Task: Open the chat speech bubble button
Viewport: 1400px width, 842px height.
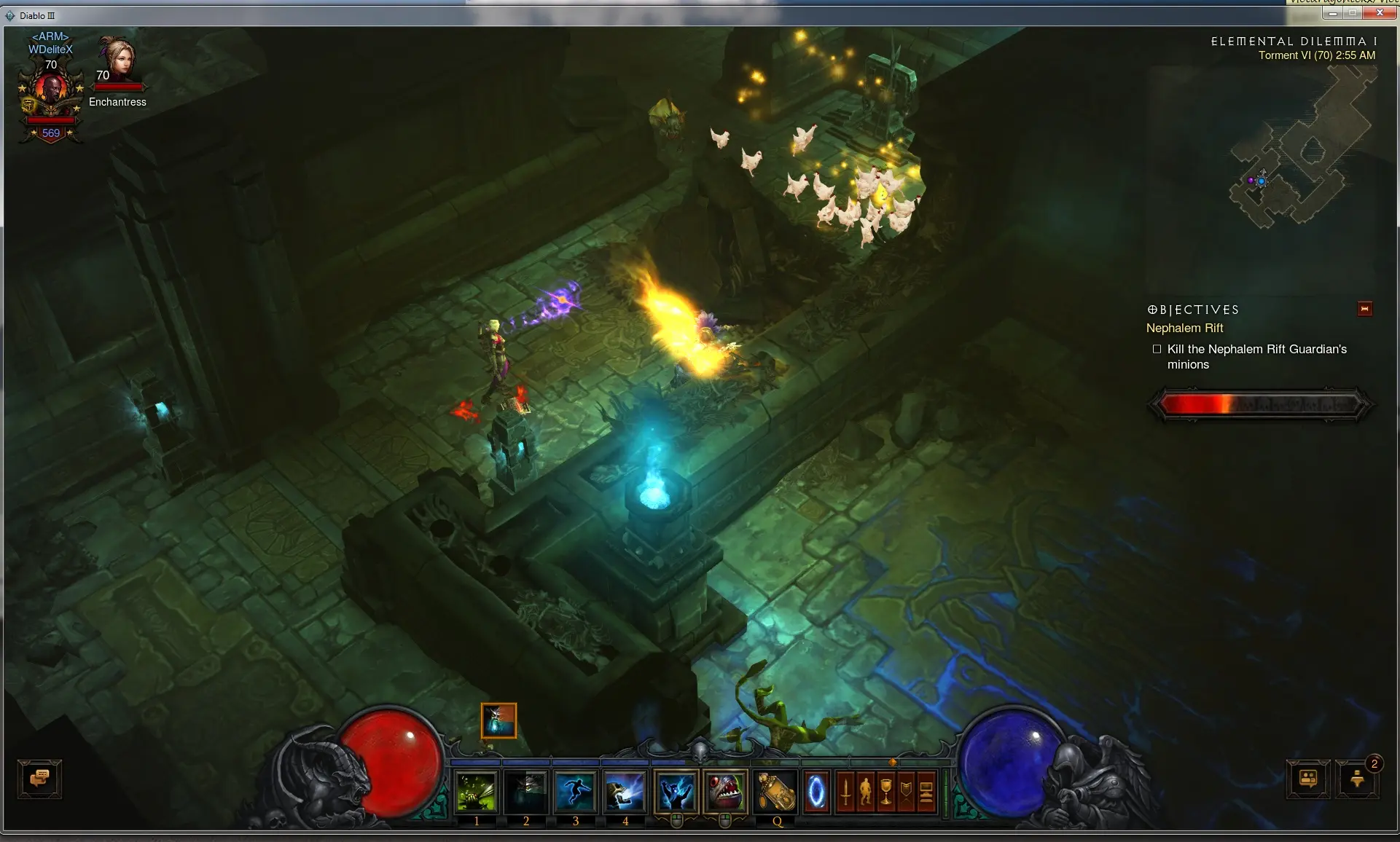Action: point(40,779)
